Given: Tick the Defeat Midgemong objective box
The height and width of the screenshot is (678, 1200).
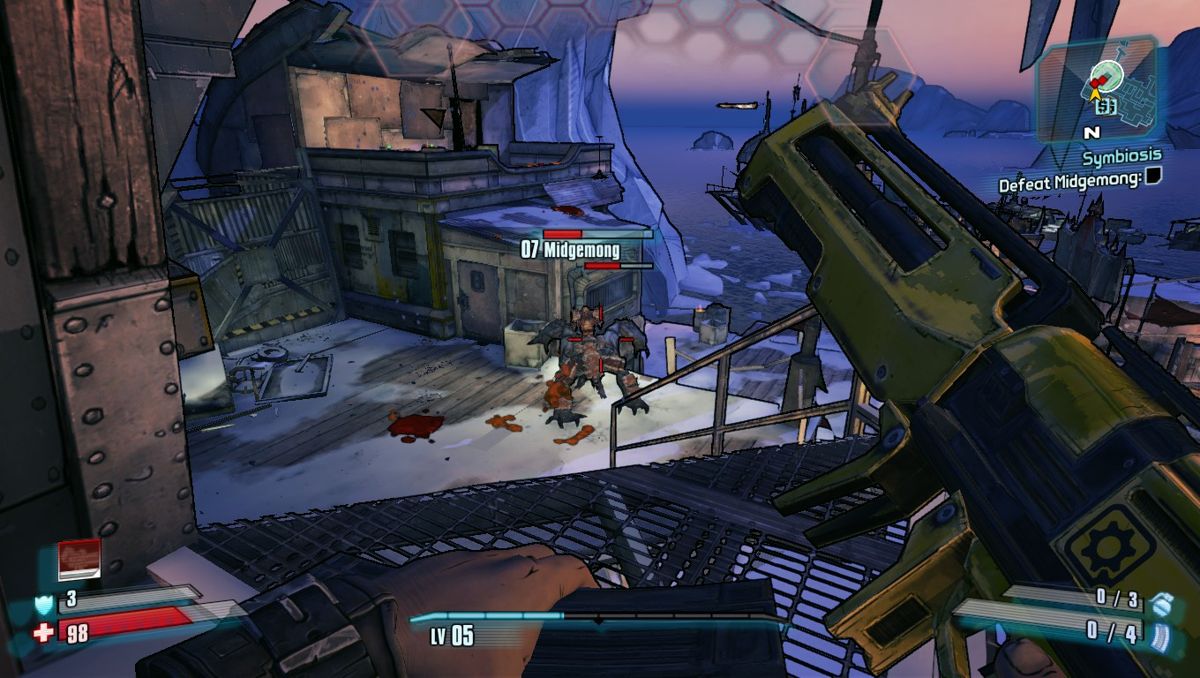Looking at the screenshot, I should click(x=1153, y=179).
